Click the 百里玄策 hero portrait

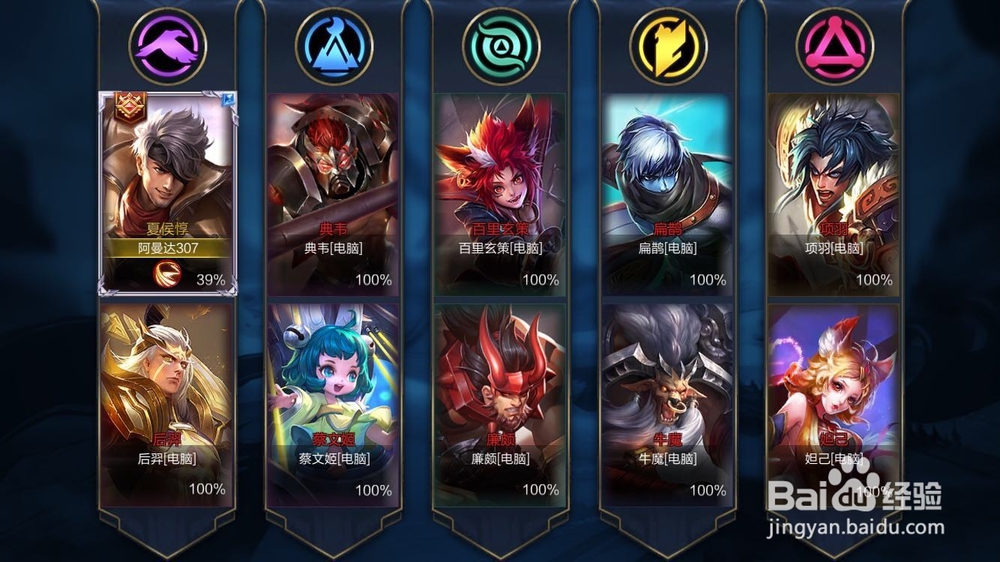500,165
